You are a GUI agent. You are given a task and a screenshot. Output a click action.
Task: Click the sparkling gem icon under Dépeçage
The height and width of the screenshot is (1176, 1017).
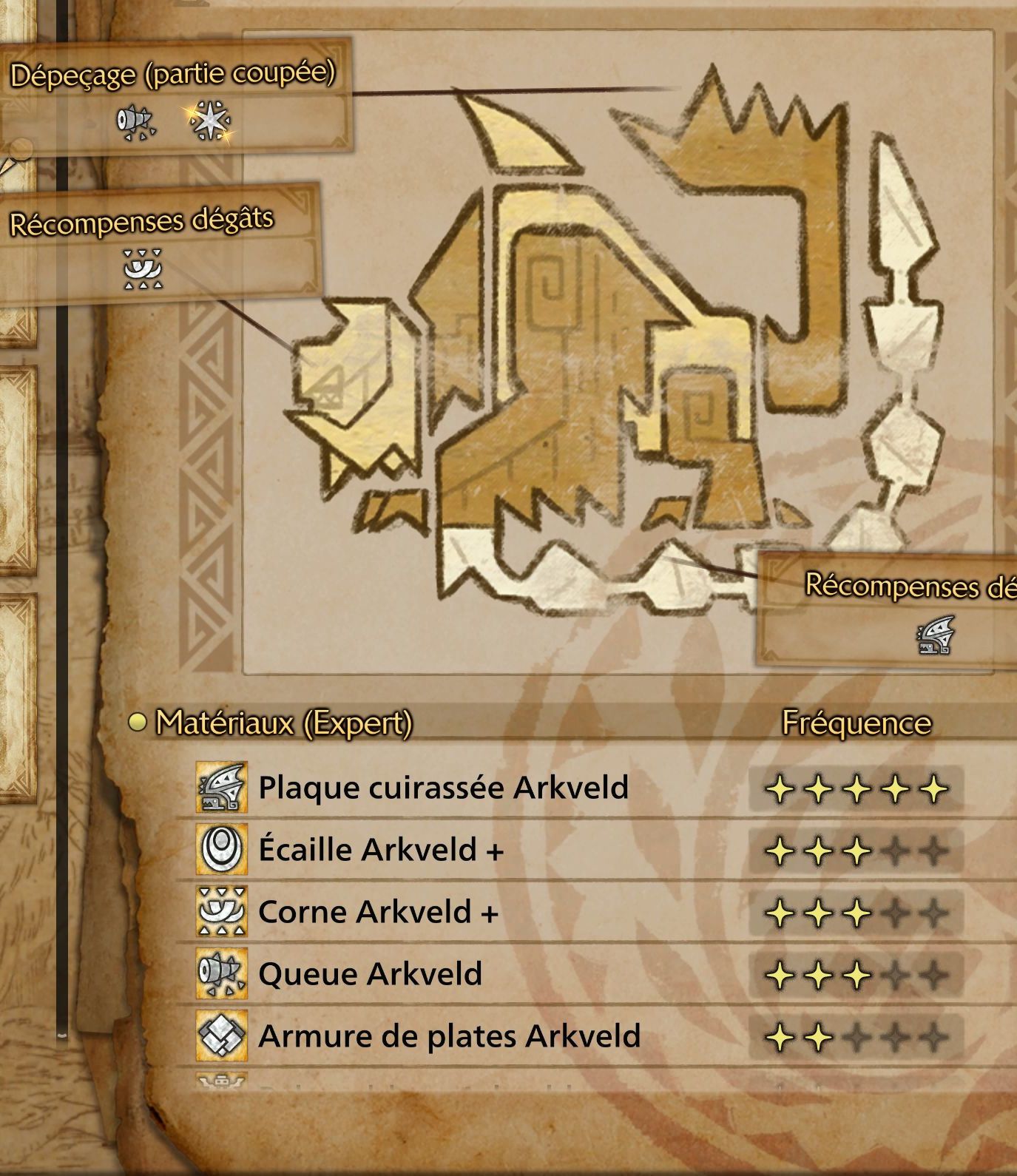coord(212,121)
